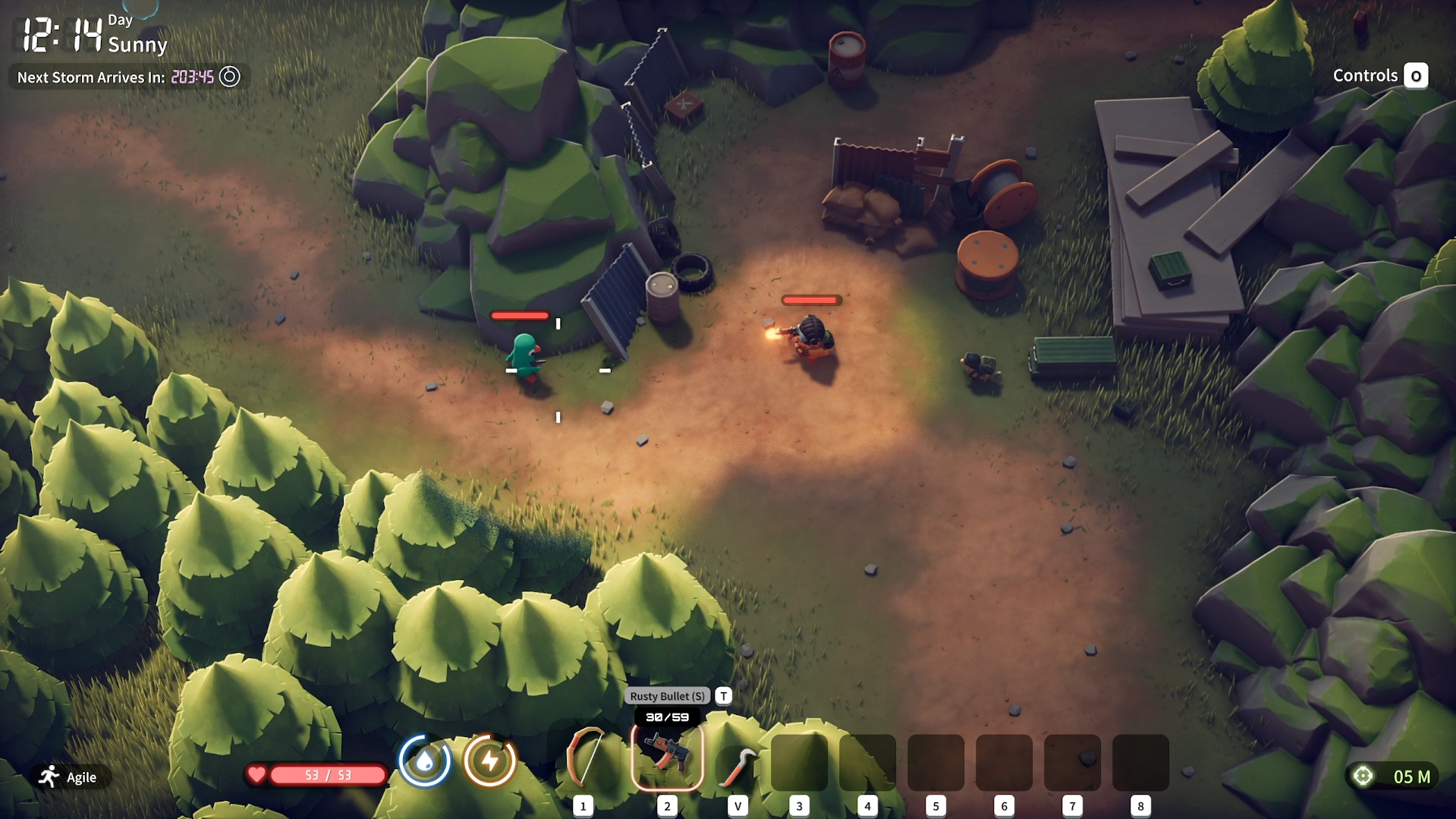Click the 53 / 53 health bar
Image resolution: width=1456 pixels, height=819 pixels.
[x=326, y=775]
